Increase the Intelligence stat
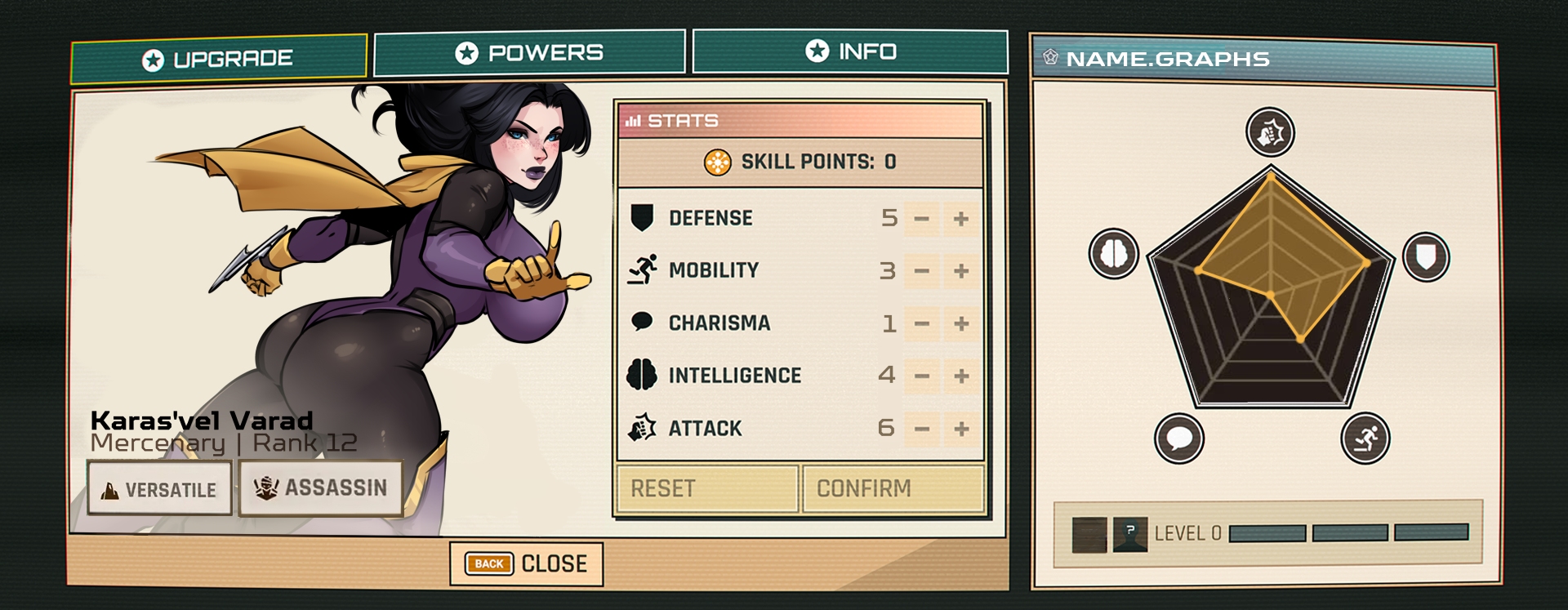This screenshot has width=1568, height=610. [x=961, y=376]
